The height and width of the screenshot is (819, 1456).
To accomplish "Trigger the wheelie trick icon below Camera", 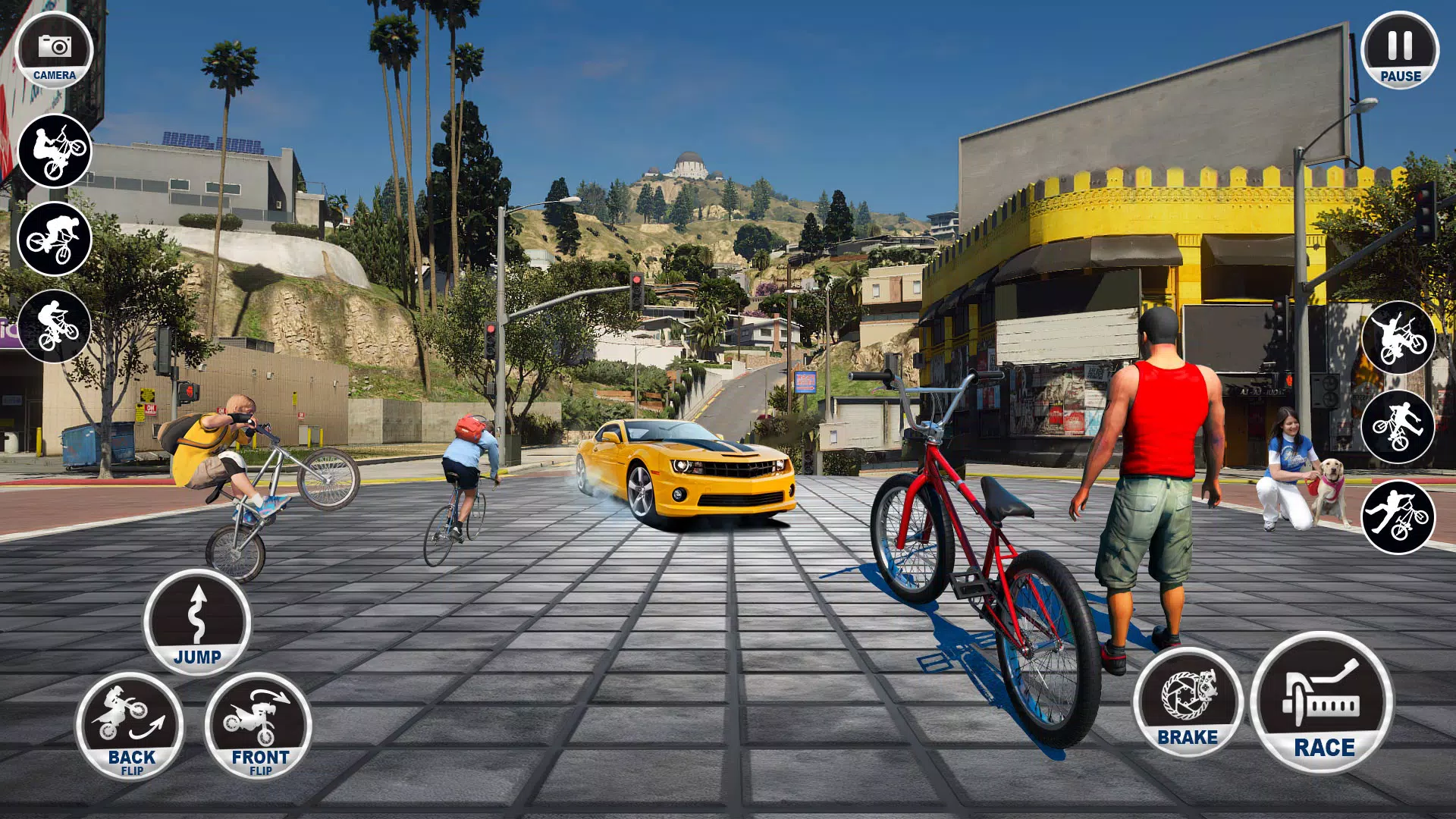I will pos(55,151).
